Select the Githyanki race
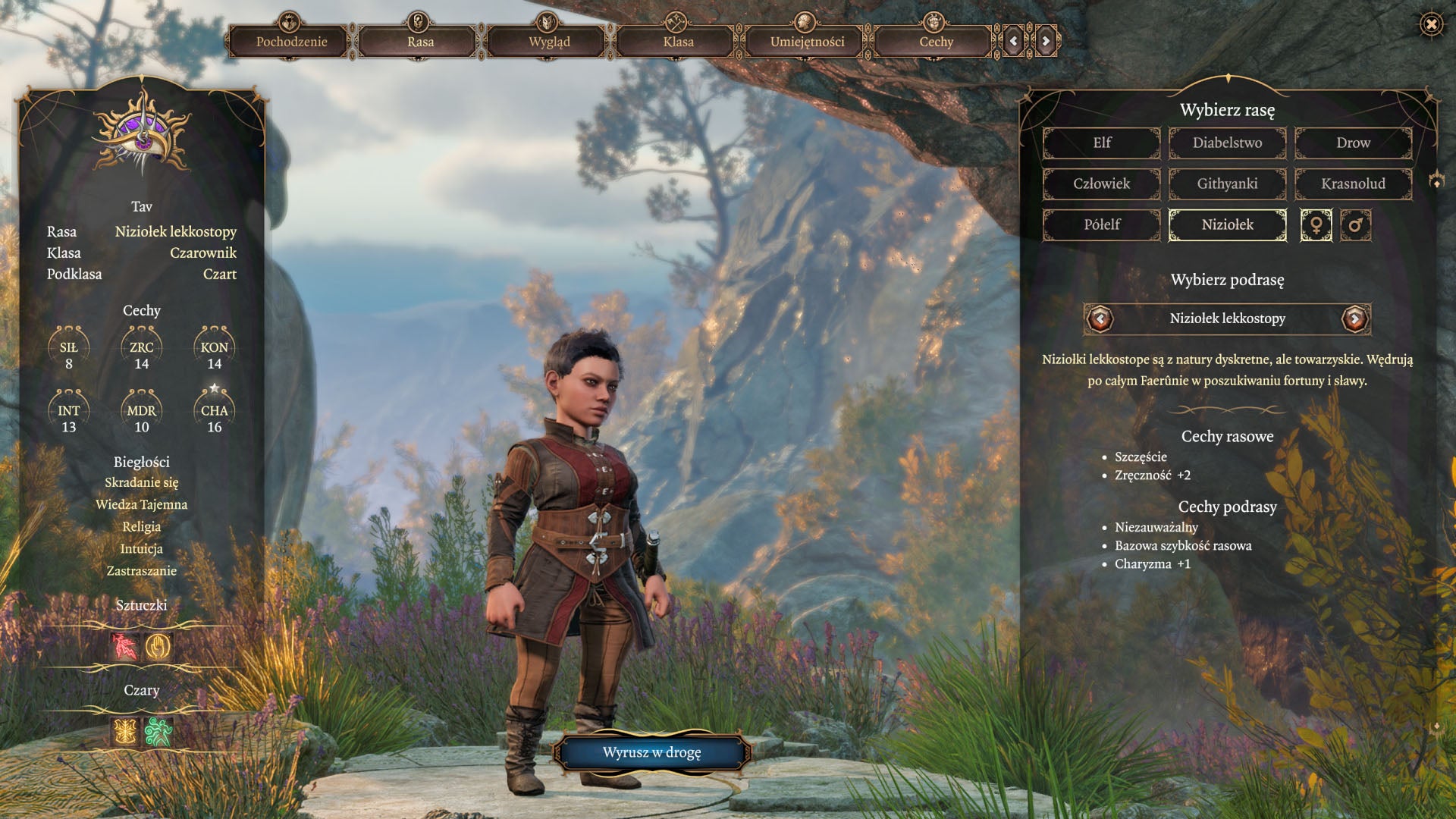1456x819 pixels. 1227,184
